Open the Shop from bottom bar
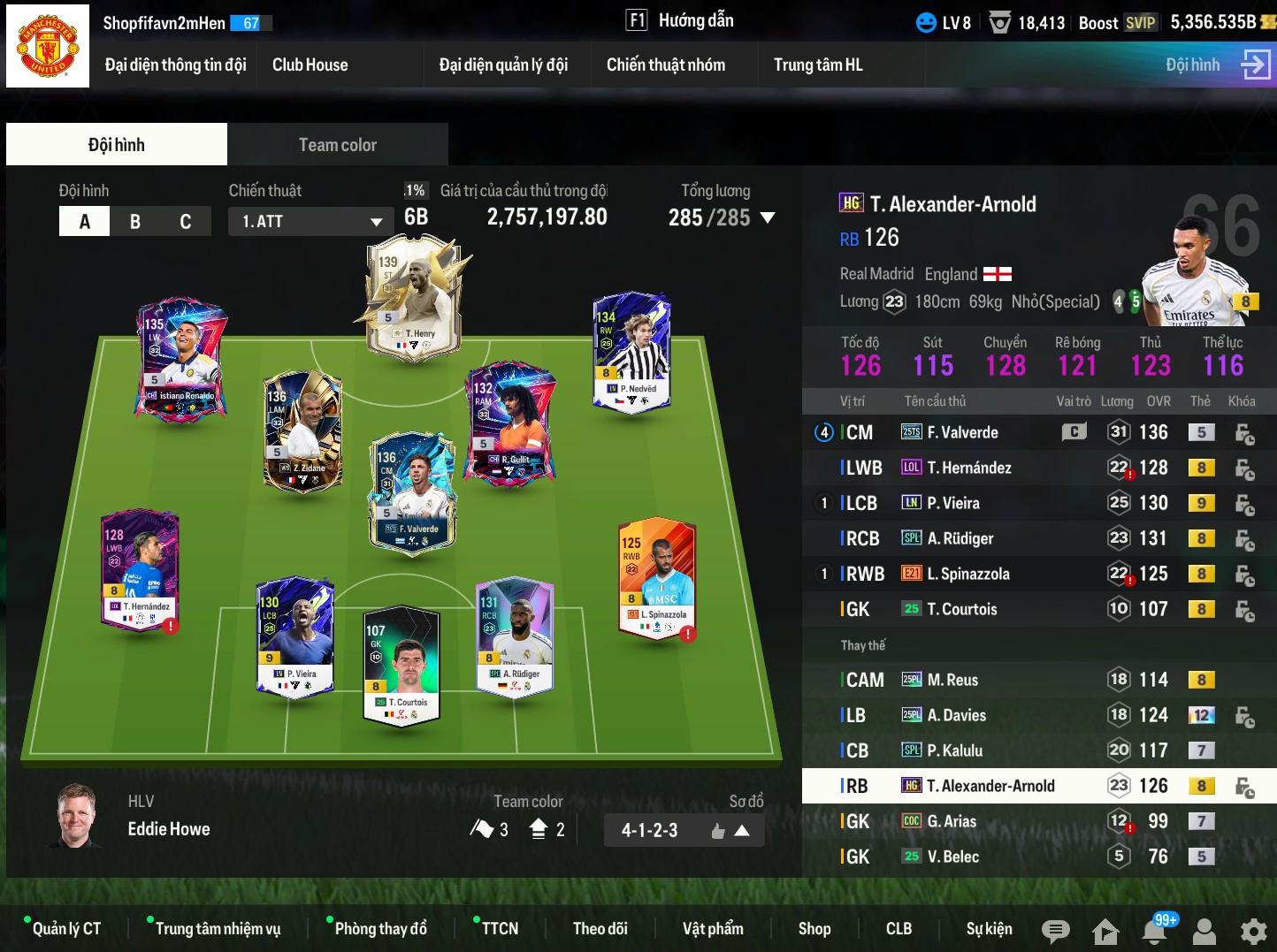1277x952 pixels. (x=814, y=928)
